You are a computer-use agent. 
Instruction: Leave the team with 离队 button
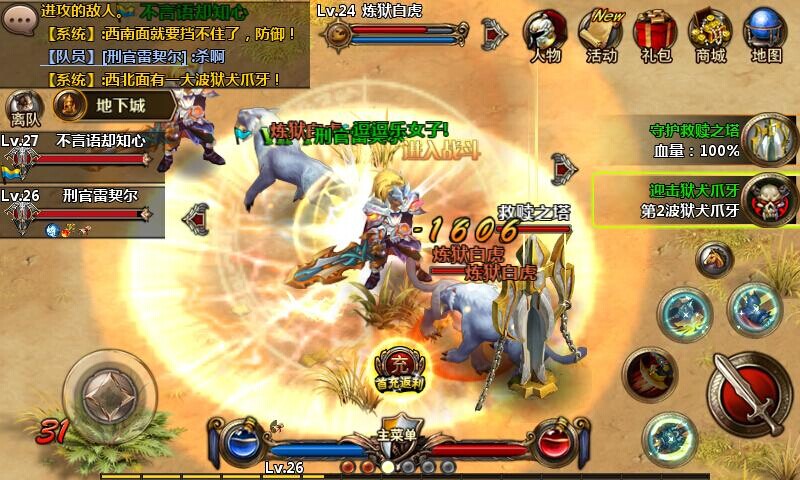pos(21,106)
